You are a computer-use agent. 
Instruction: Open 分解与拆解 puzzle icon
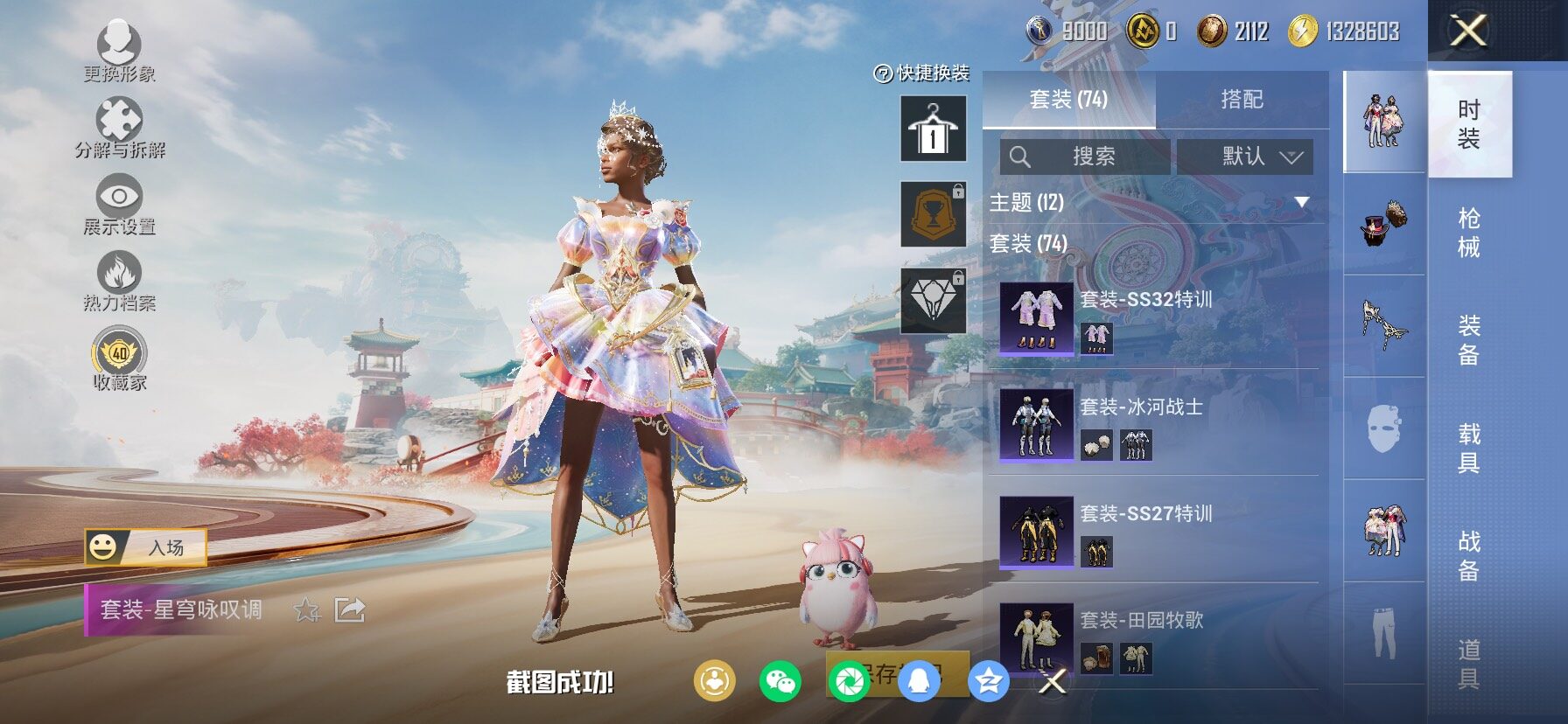coord(119,125)
